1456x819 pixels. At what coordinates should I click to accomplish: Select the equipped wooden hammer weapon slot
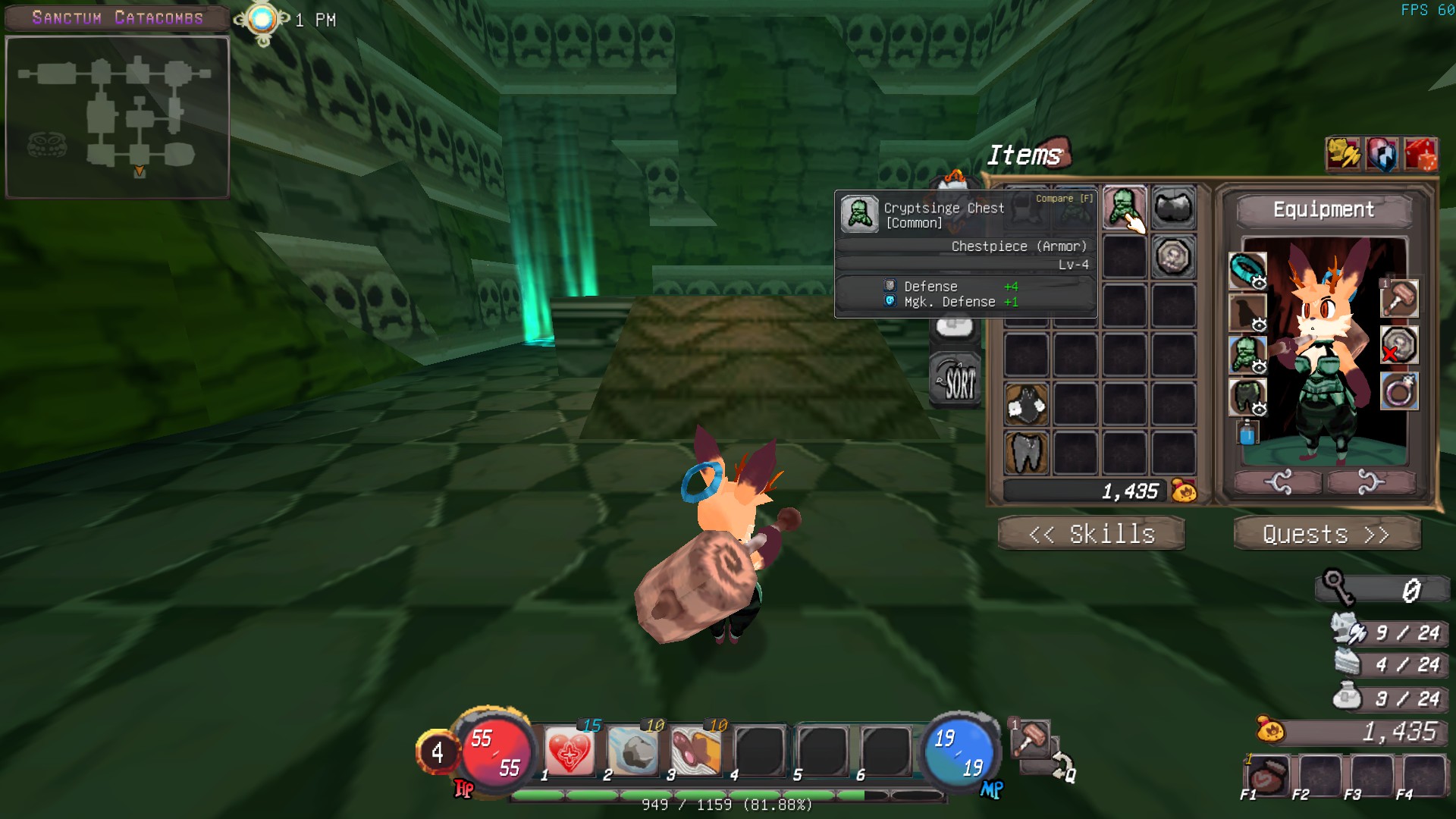pos(1399,298)
